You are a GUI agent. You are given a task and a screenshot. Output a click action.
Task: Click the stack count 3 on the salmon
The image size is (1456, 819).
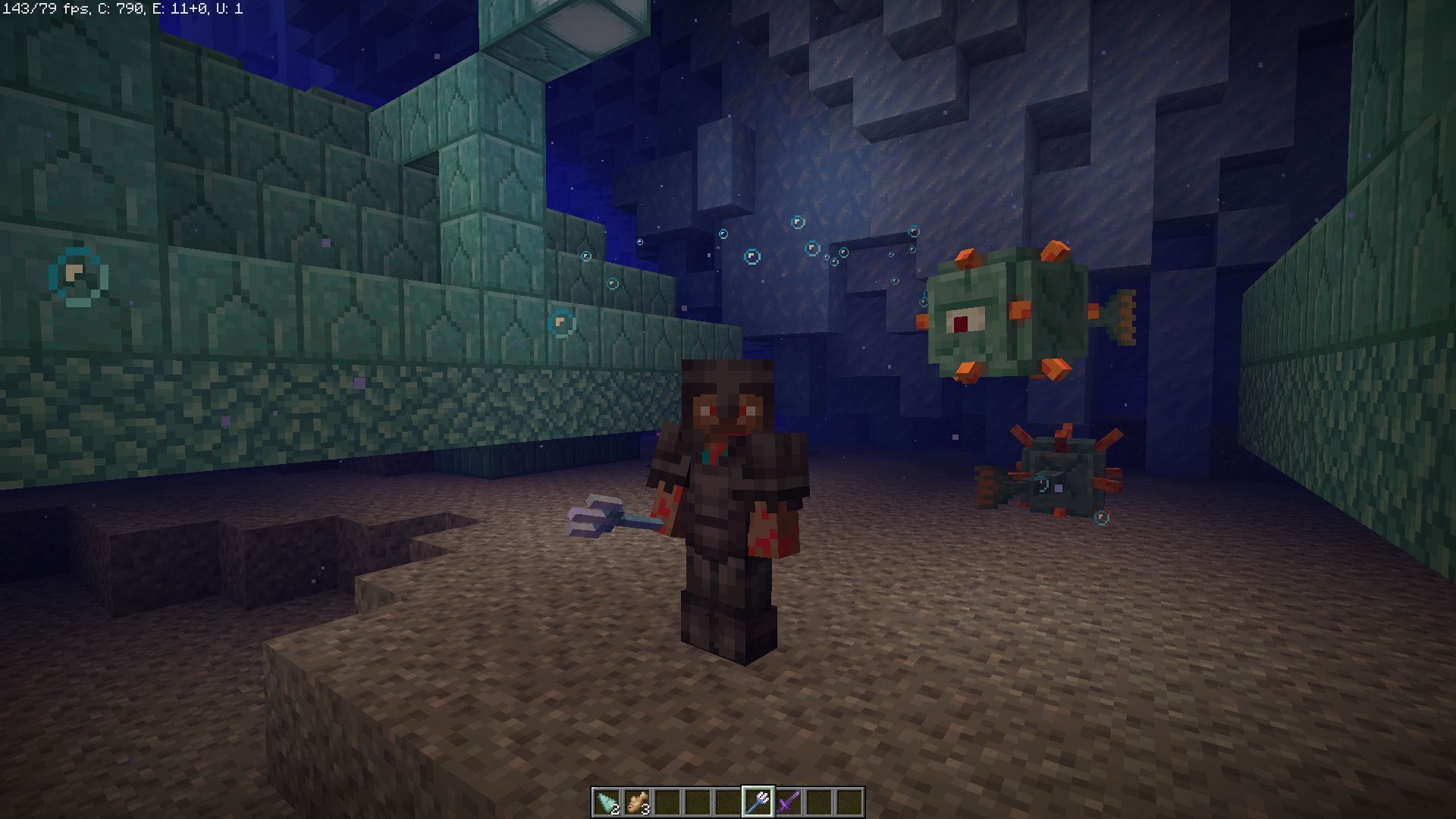[645, 809]
